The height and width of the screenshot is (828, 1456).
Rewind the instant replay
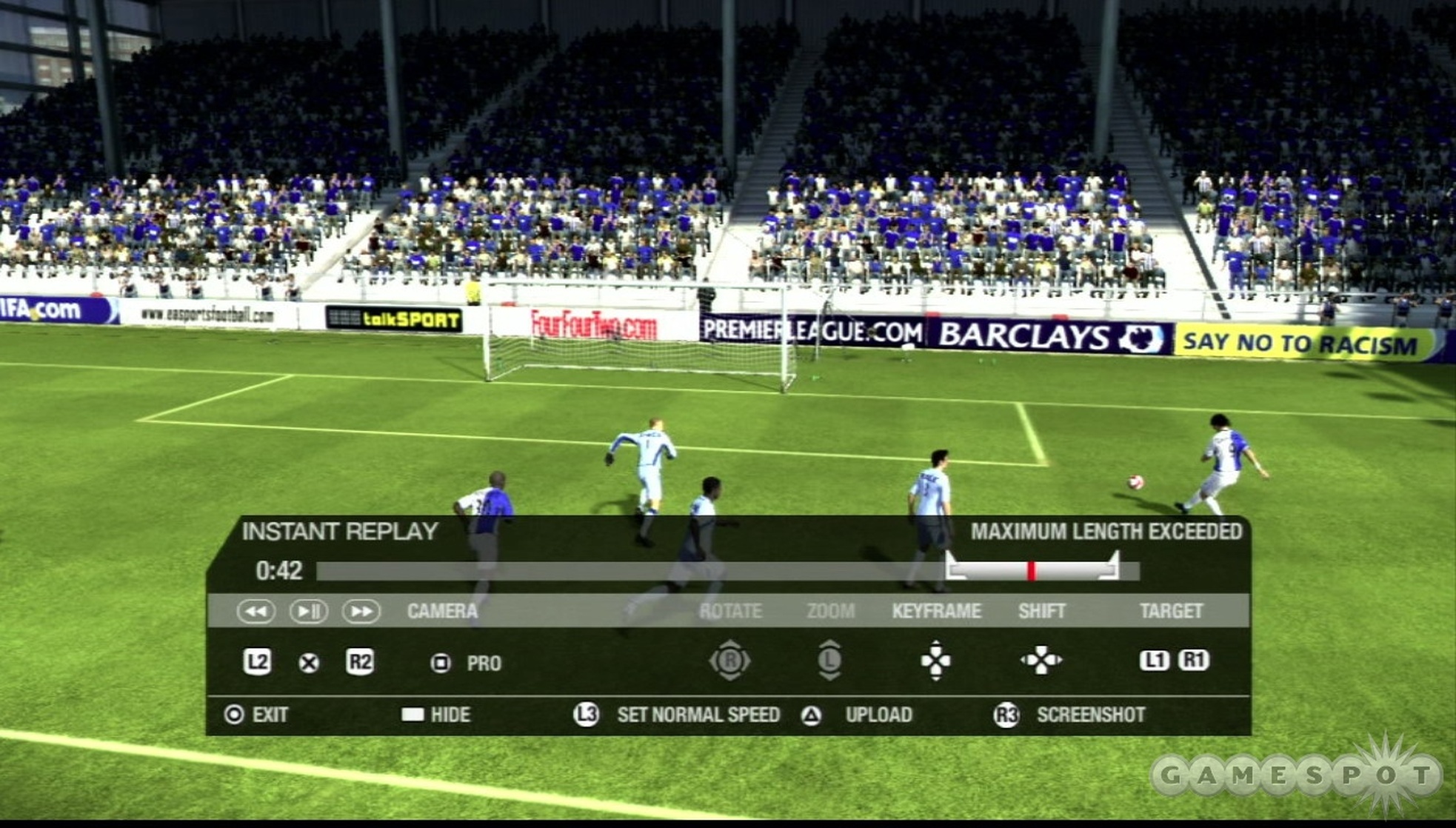[256, 611]
